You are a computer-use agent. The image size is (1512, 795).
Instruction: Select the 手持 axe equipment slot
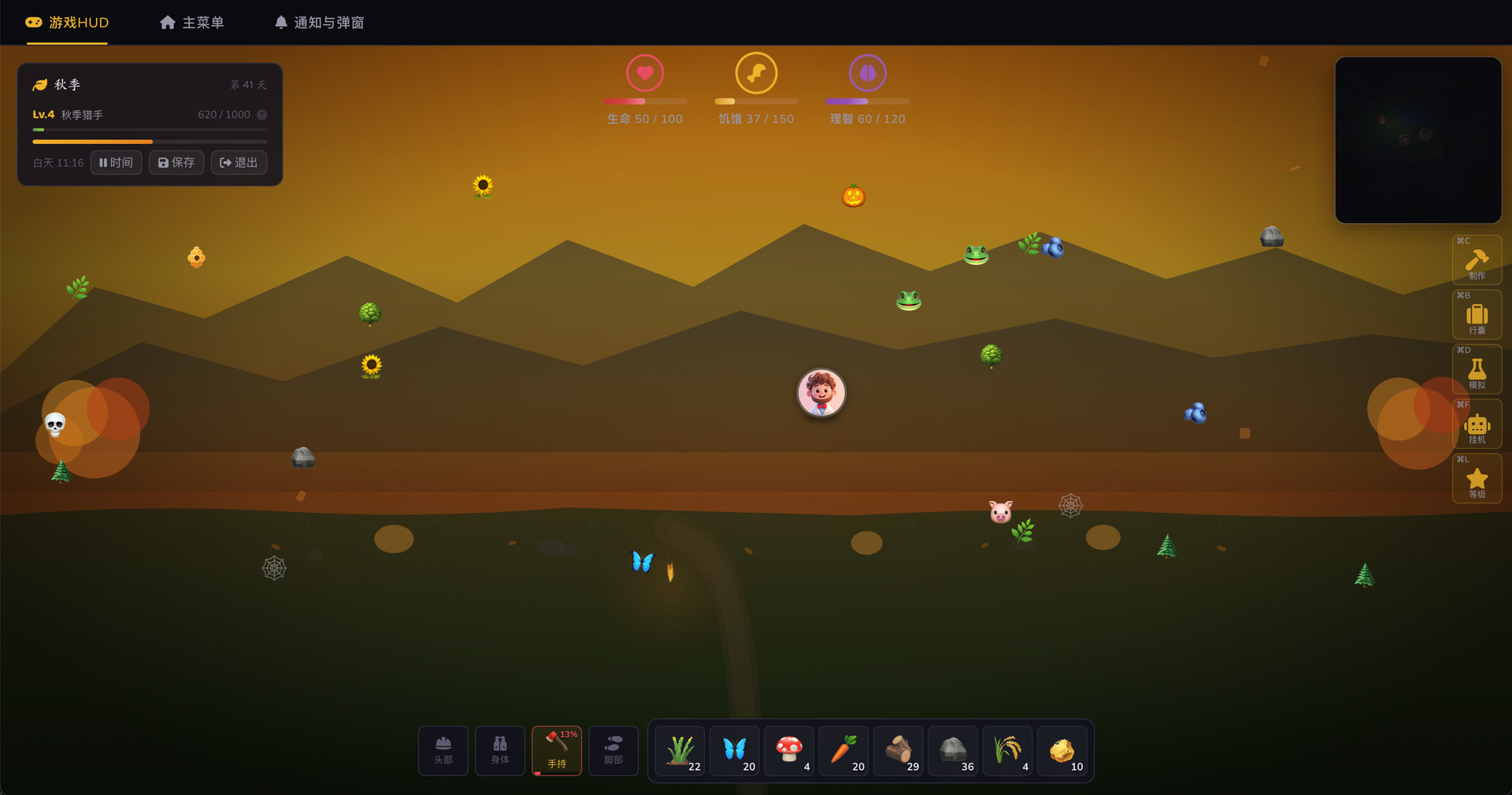point(557,751)
